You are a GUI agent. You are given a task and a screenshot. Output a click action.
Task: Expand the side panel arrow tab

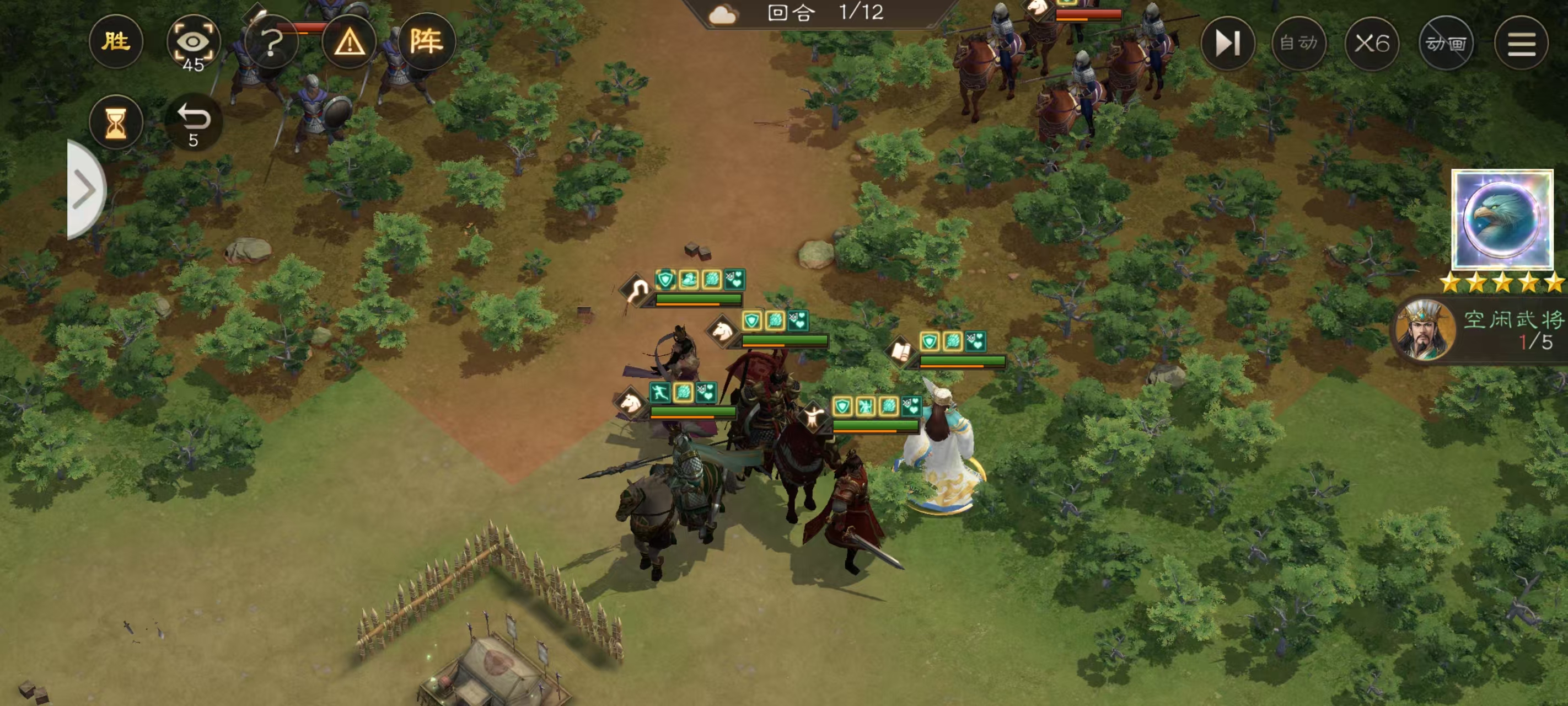click(85, 189)
